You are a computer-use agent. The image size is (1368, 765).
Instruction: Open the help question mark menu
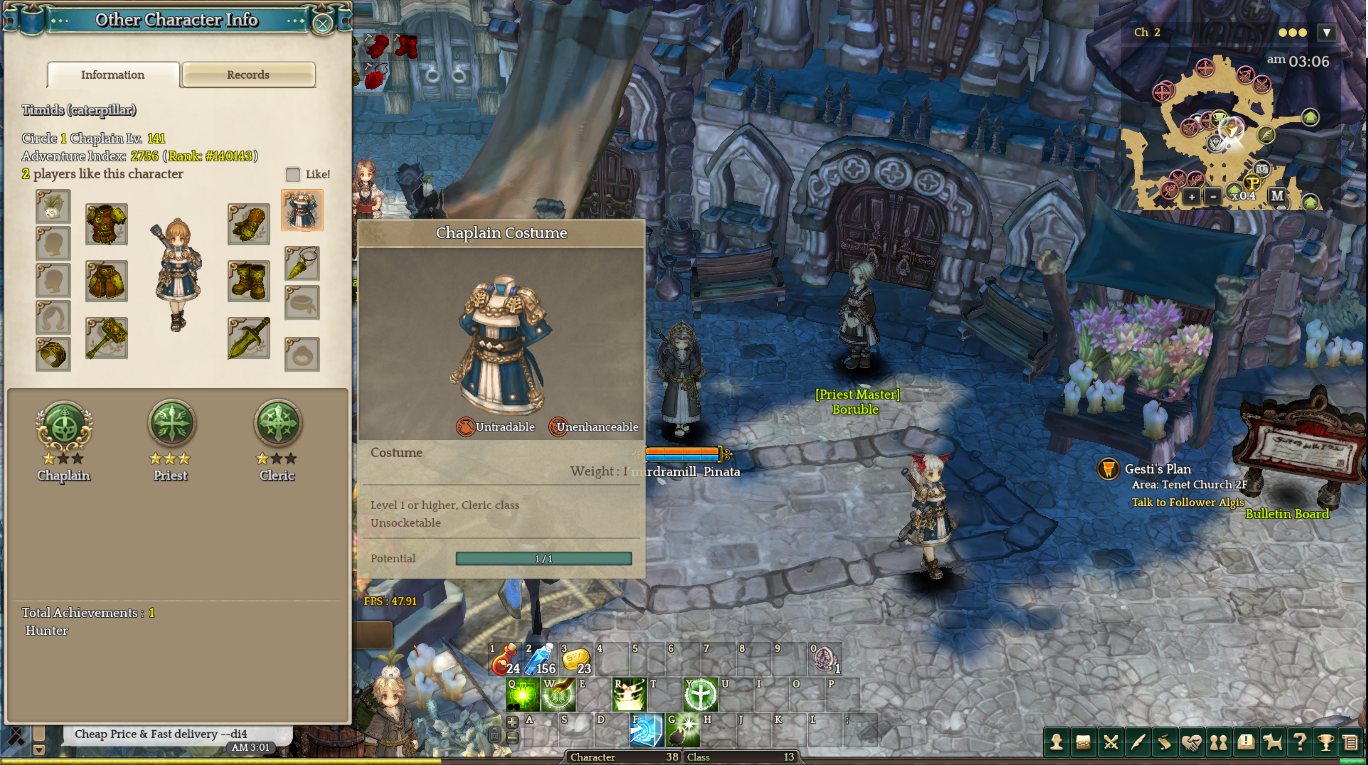tap(1299, 742)
